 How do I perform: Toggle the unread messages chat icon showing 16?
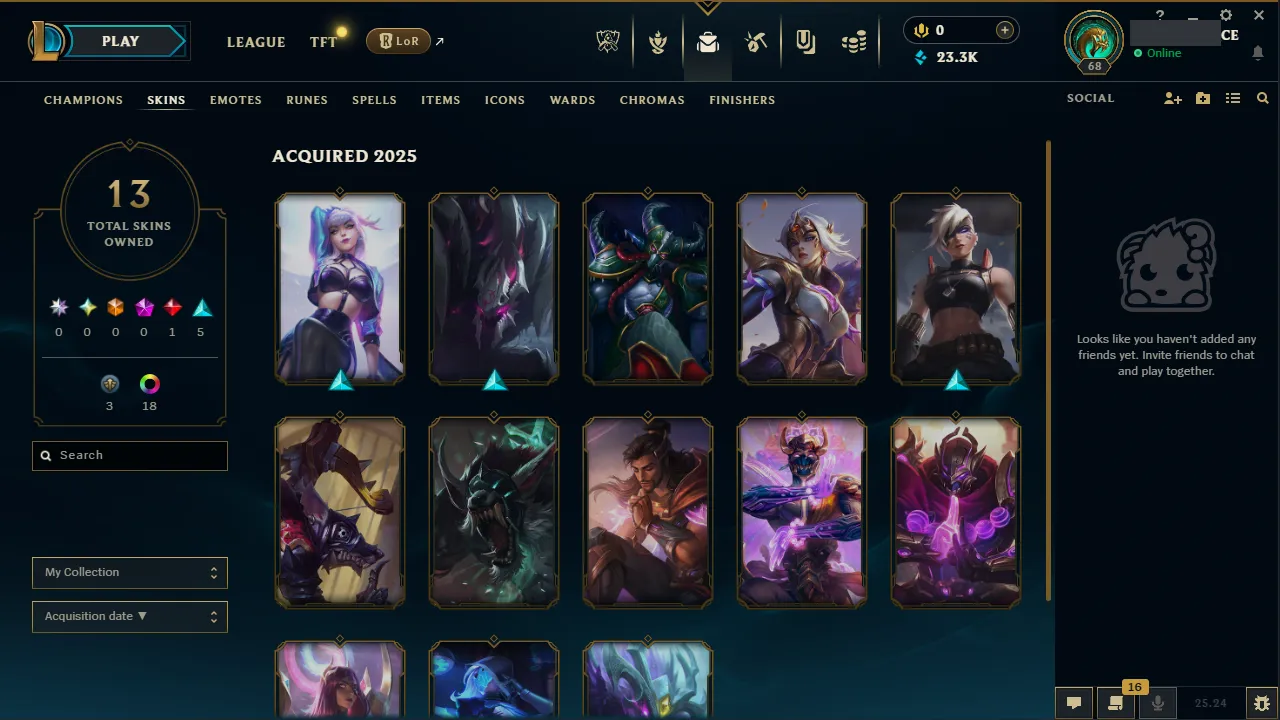[x=1115, y=703]
